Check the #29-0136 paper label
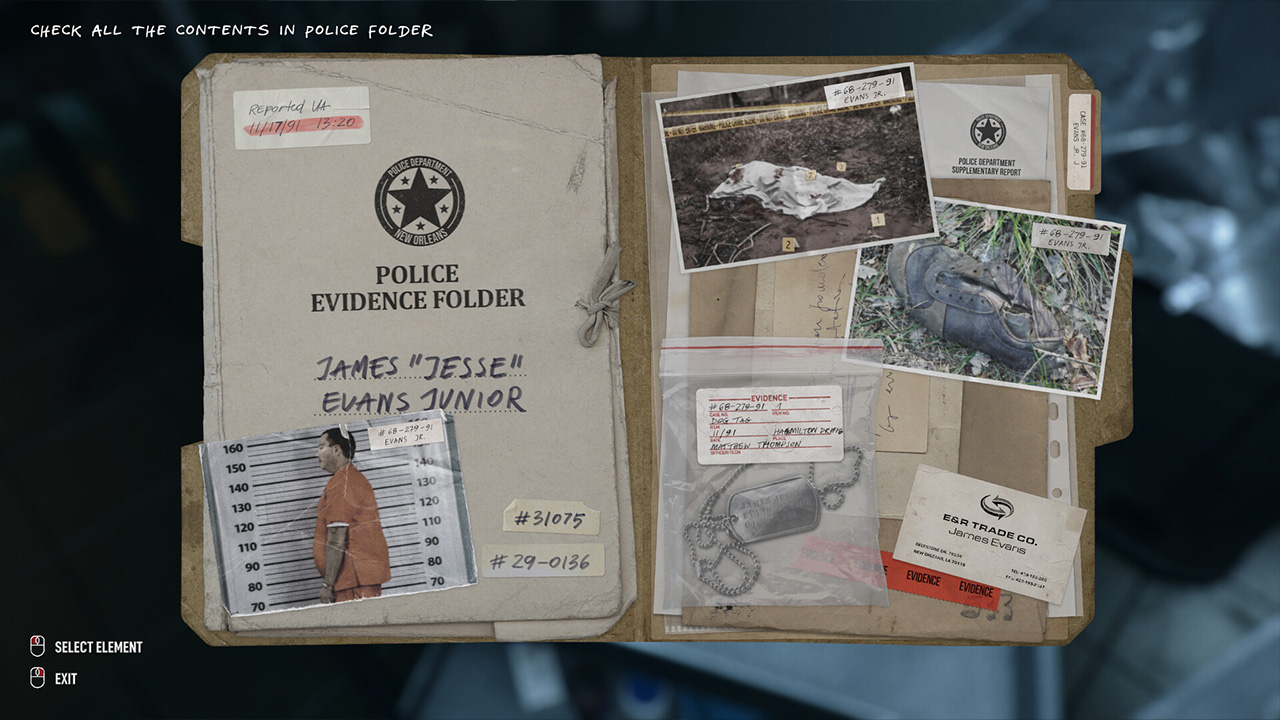Image resolution: width=1280 pixels, height=720 pixels. pos(543,560)
